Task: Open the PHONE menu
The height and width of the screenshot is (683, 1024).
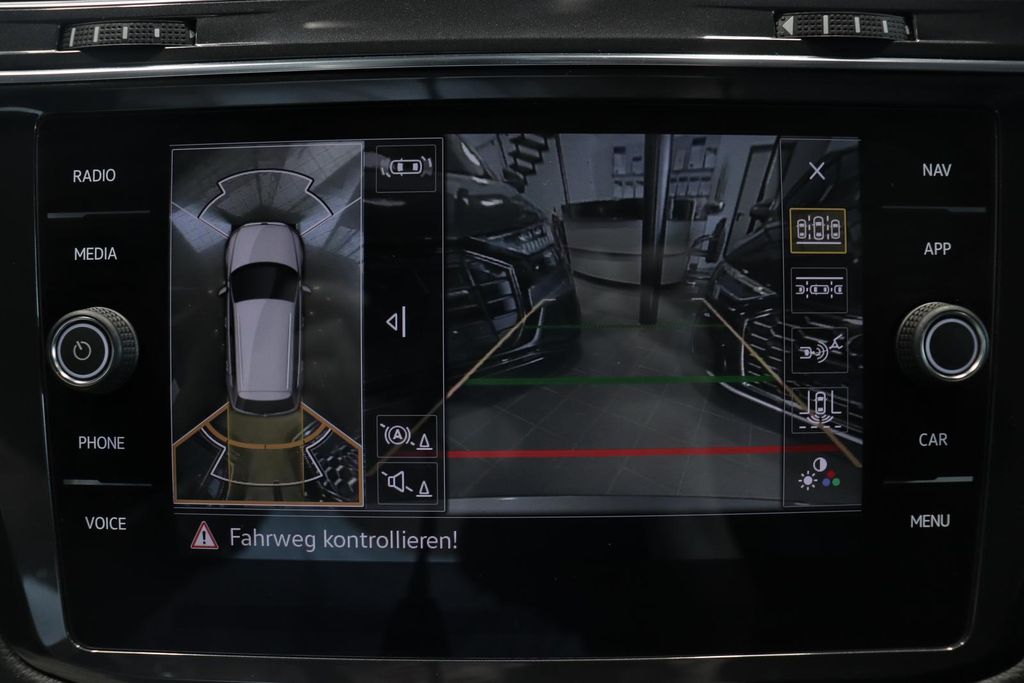Action: (x=102, y=442)
